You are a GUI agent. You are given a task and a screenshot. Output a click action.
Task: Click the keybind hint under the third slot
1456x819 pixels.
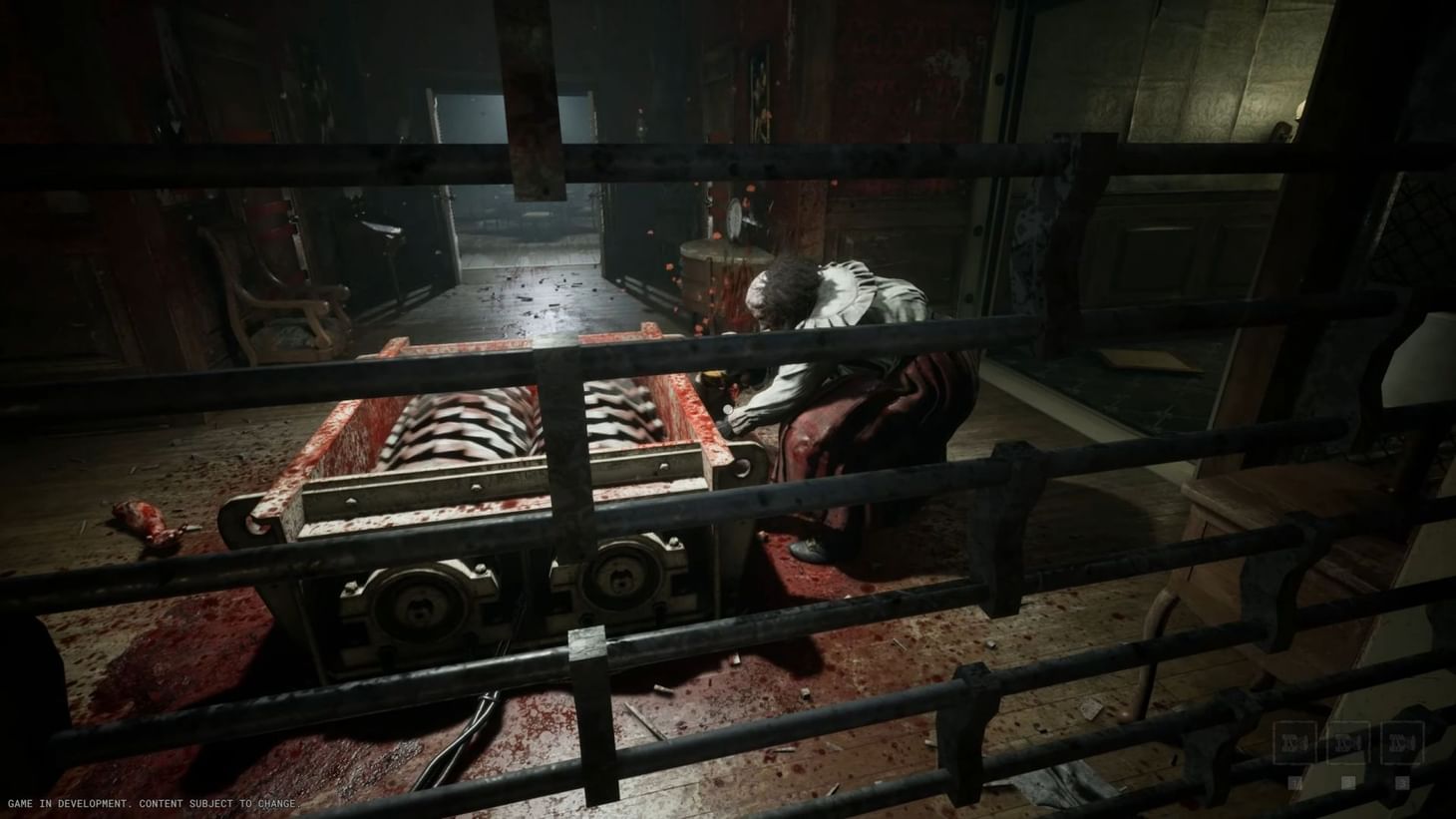pyautogui.click(x=1402, y=782)
